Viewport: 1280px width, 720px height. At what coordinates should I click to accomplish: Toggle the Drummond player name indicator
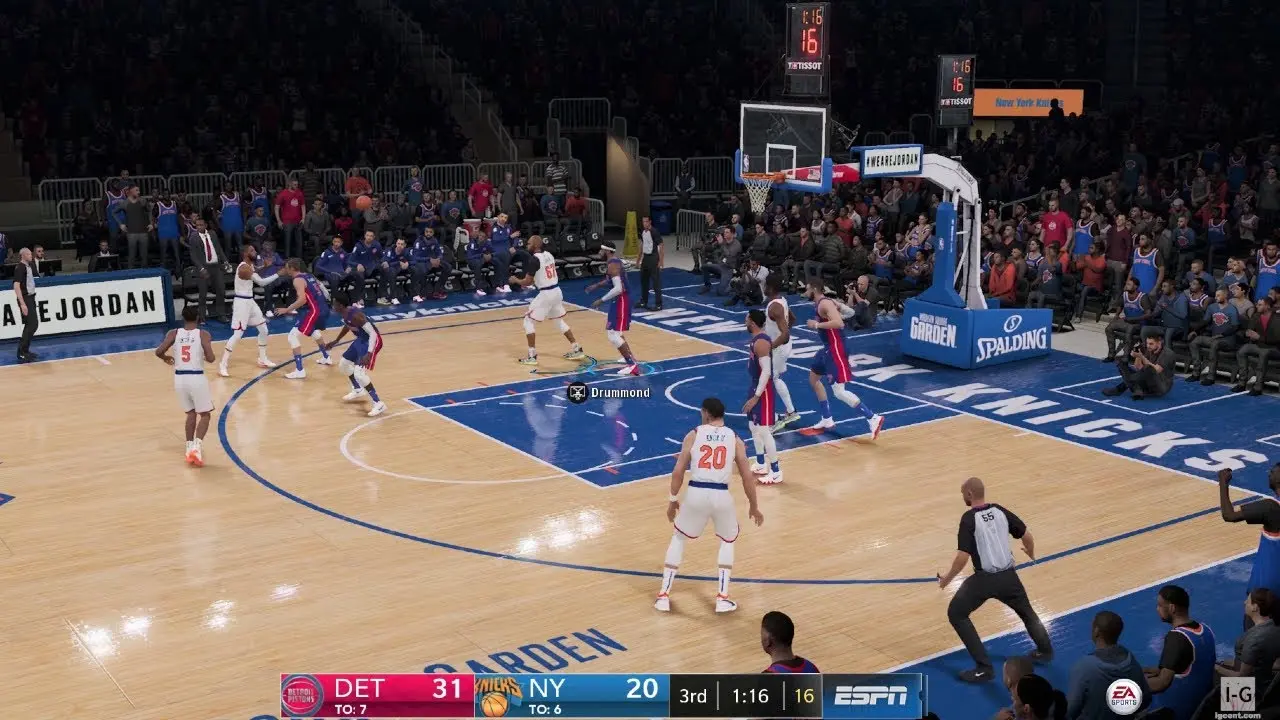pyautogui.click(x=608, y=392)
